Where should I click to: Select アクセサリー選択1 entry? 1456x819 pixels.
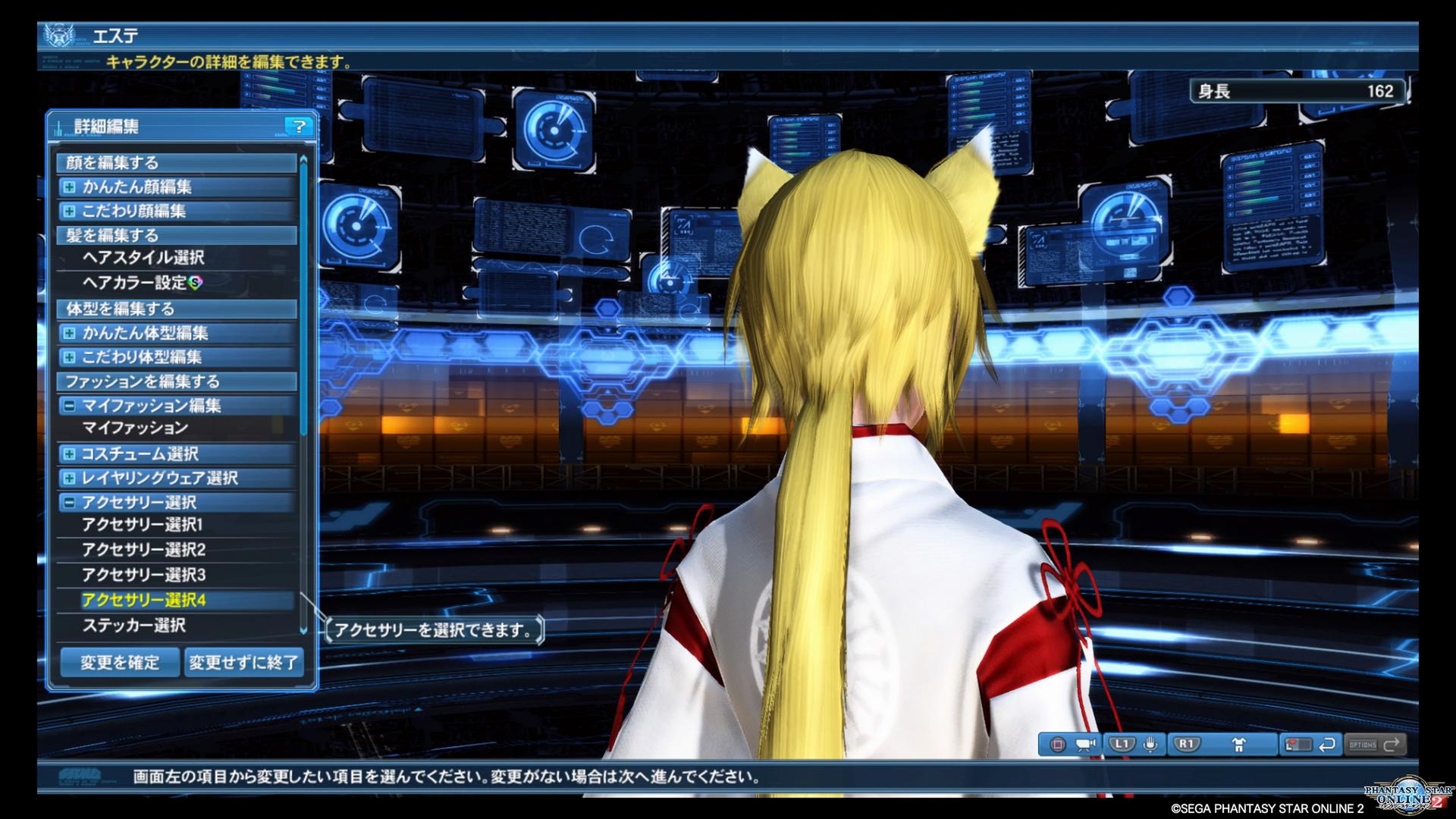(143, 525)
